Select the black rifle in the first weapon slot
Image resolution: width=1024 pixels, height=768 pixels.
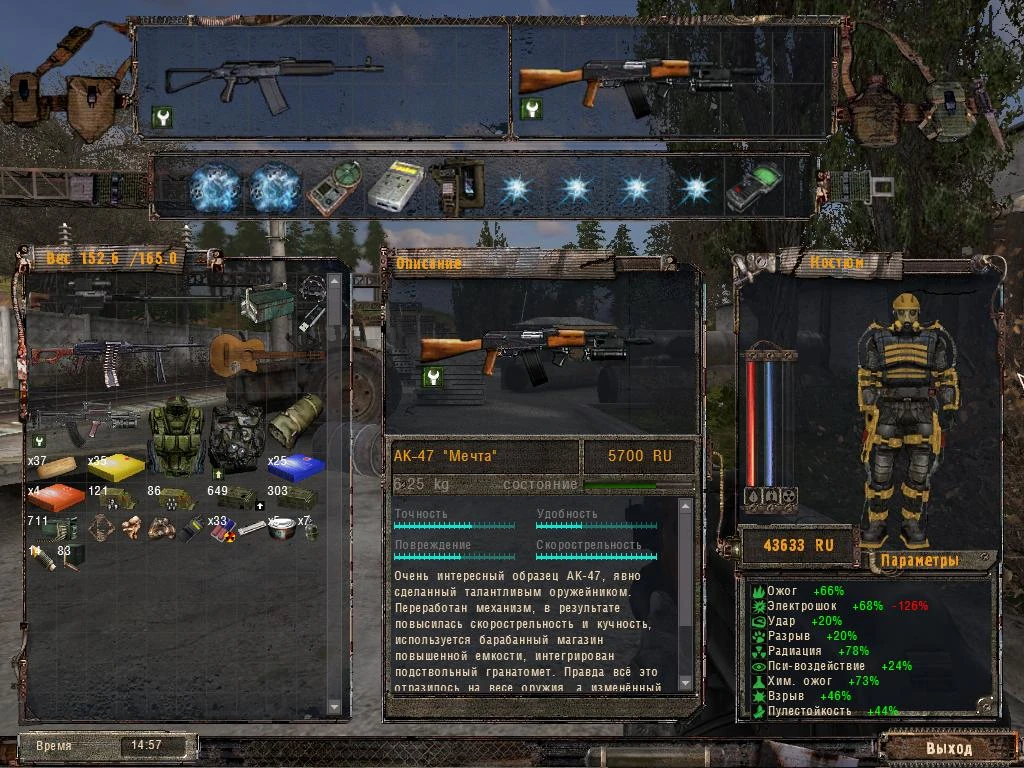click(272, 77)
